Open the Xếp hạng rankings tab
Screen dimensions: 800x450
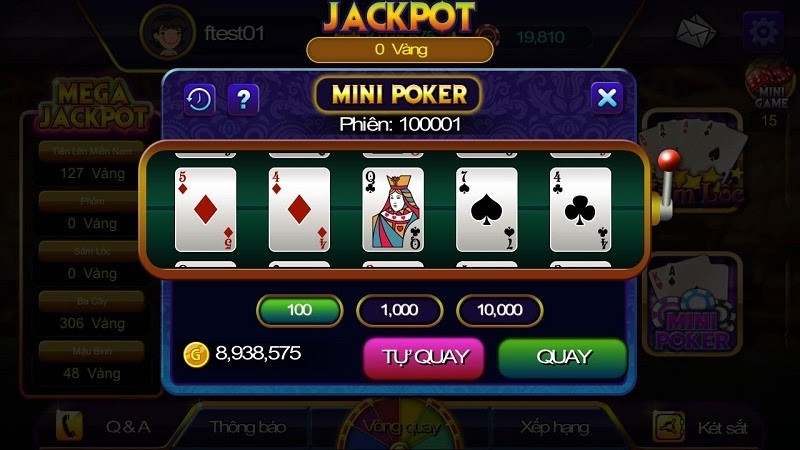pyautogui.click(x=553, y=427)
